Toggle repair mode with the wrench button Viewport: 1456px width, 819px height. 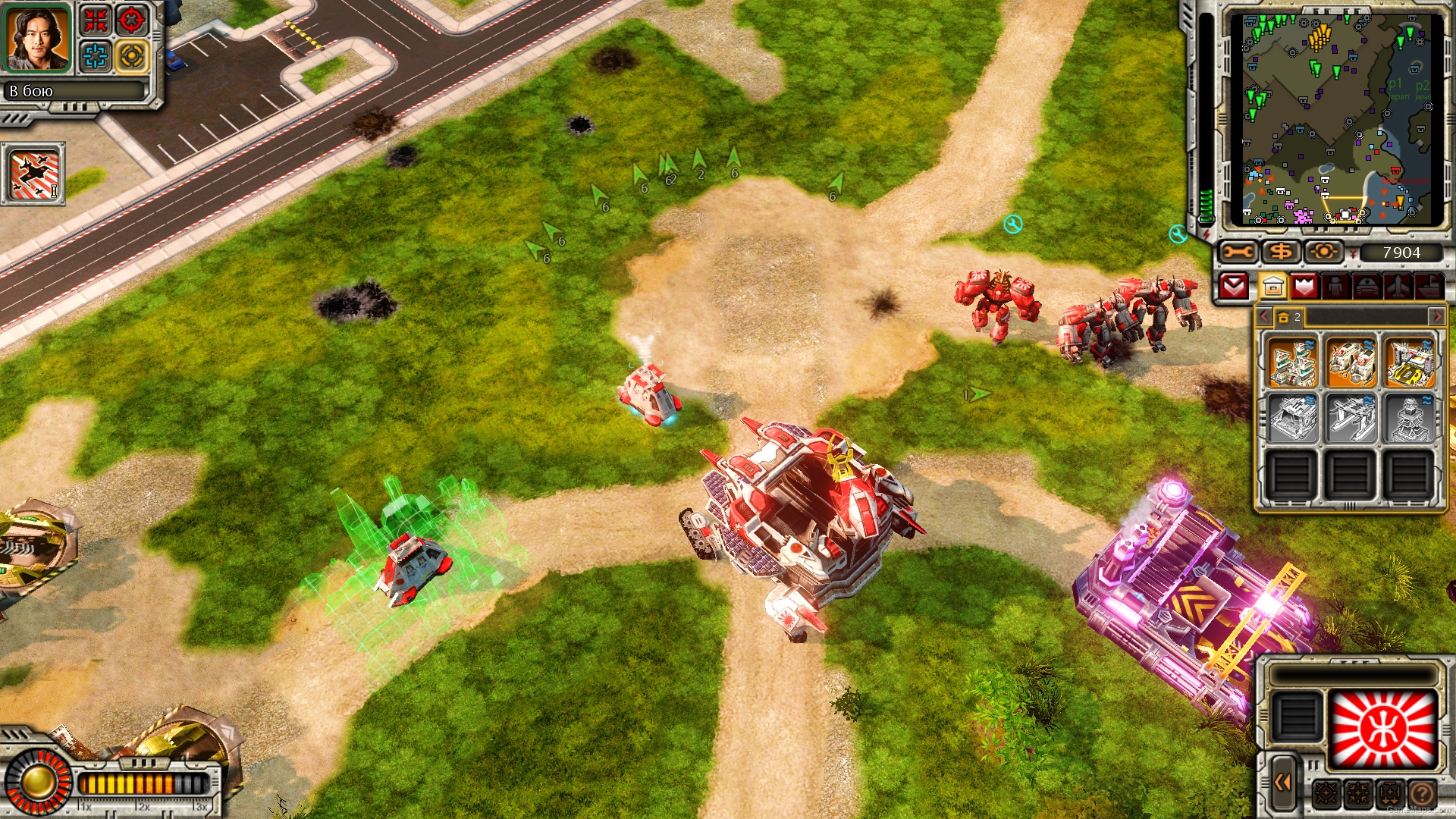coord(1238,252)
